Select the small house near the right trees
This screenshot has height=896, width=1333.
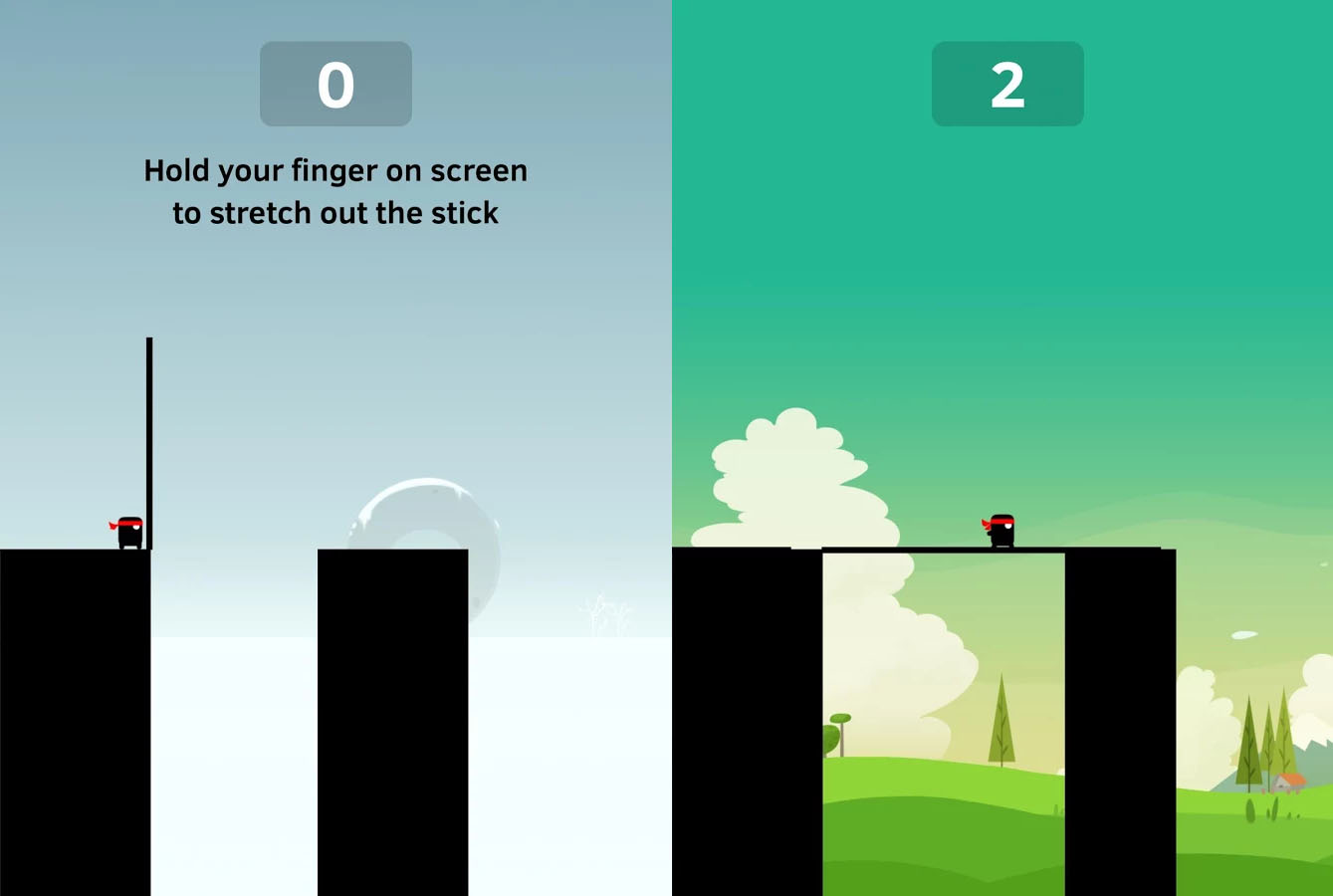tap(1289, 780)
